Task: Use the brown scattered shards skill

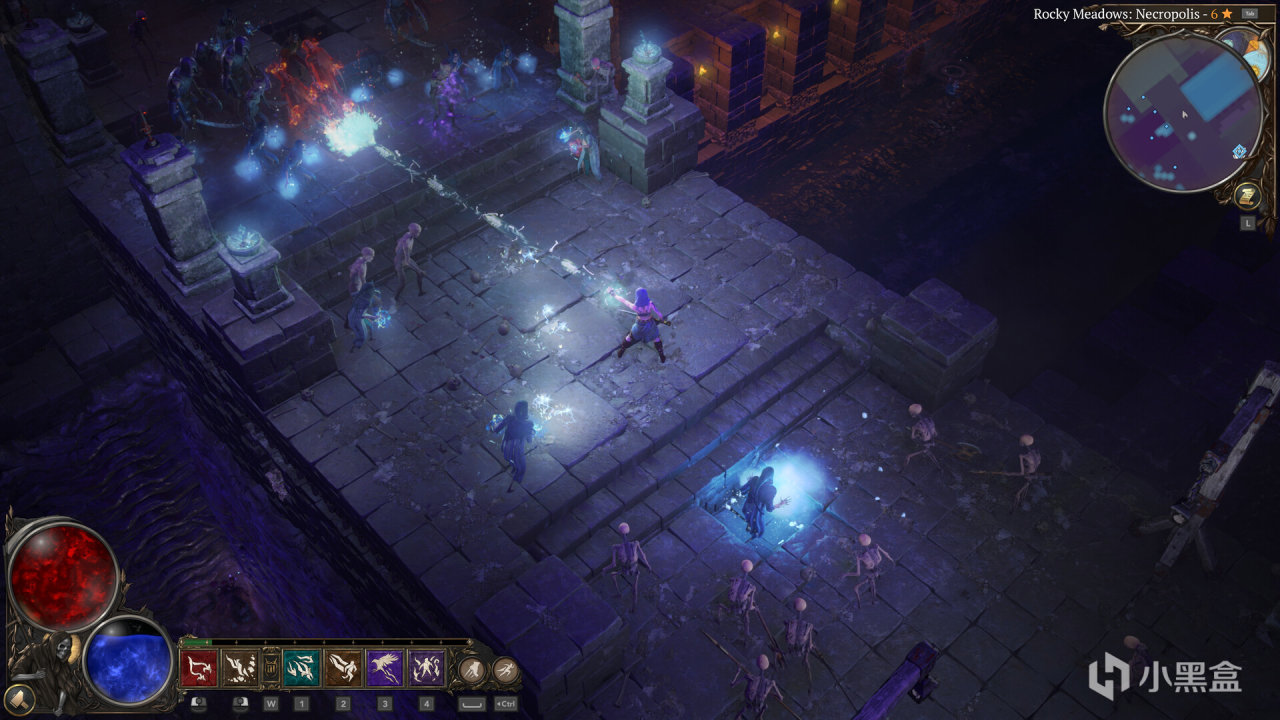Action: 240,667
